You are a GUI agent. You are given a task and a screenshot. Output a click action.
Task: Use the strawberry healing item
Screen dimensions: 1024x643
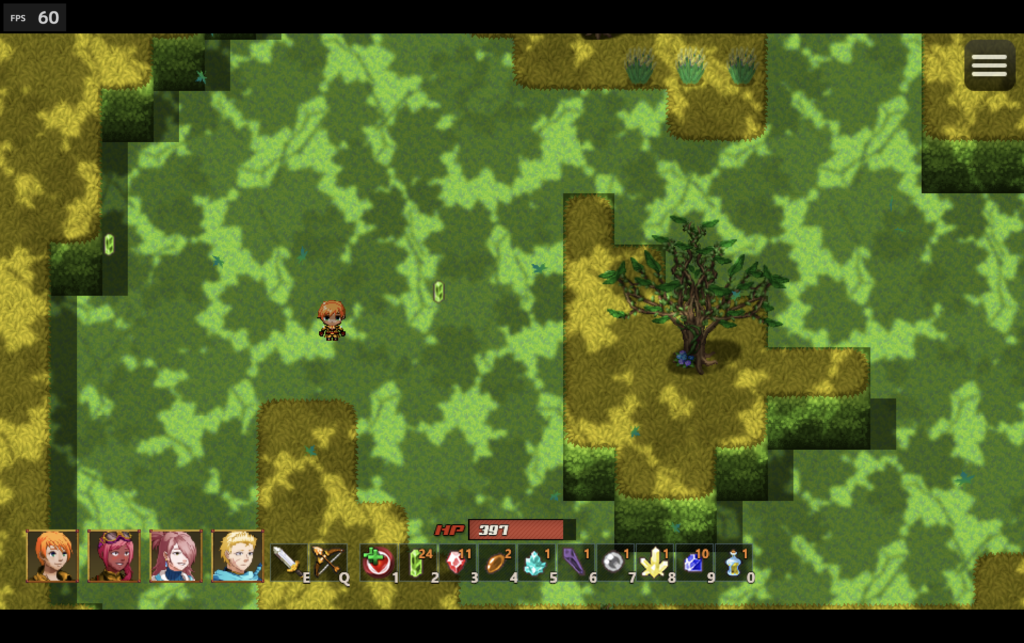tap(377, 562)
